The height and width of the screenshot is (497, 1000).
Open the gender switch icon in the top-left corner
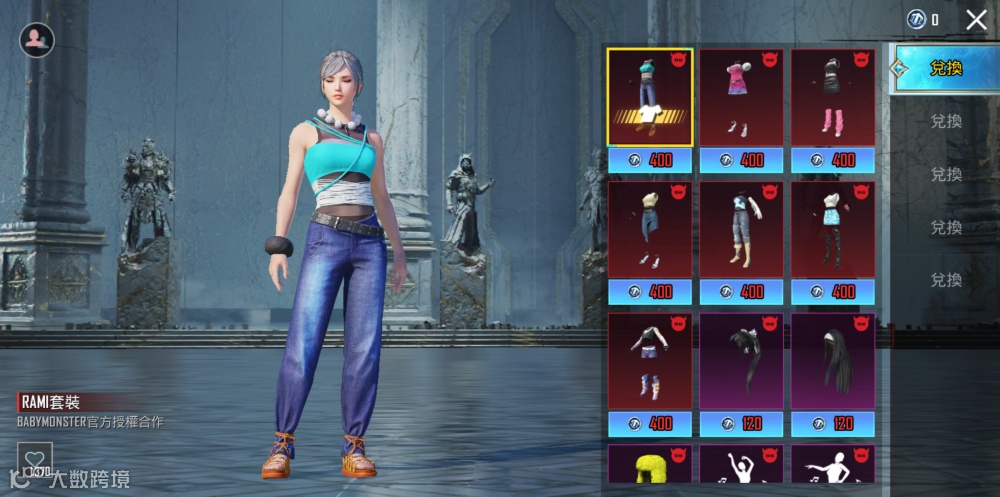point(37,39)
